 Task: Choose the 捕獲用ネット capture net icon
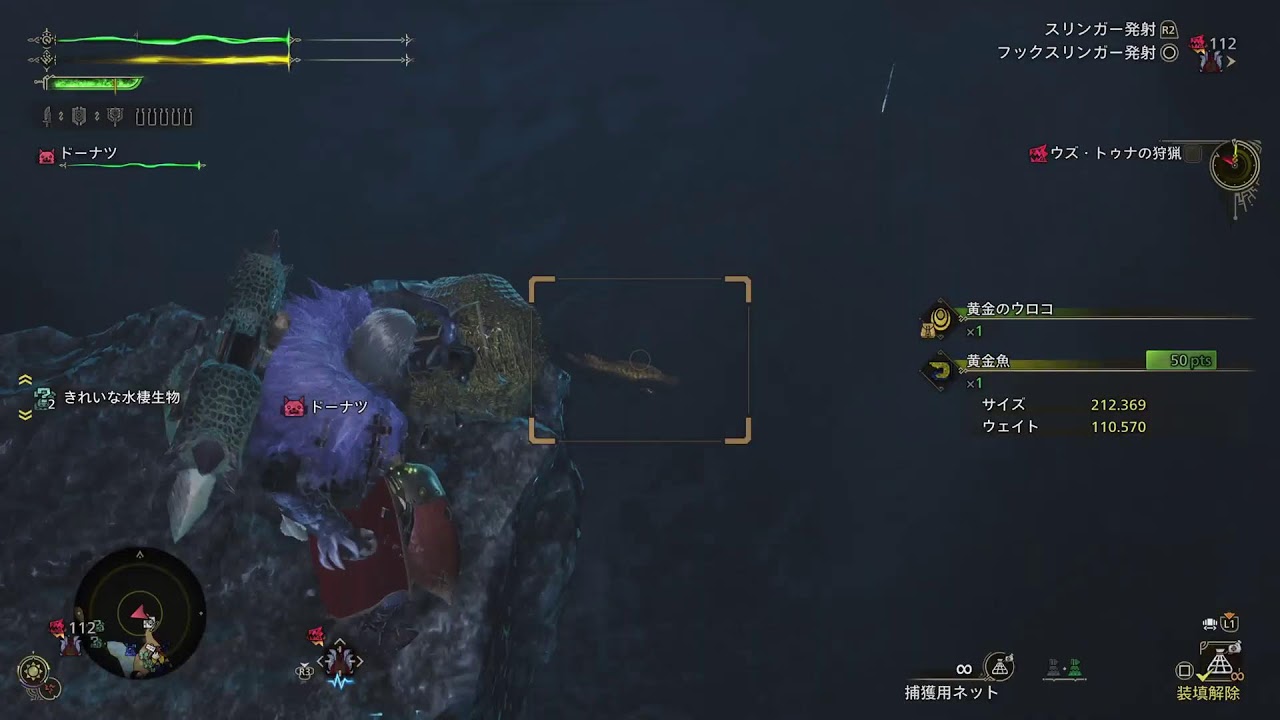pos(998,667)
